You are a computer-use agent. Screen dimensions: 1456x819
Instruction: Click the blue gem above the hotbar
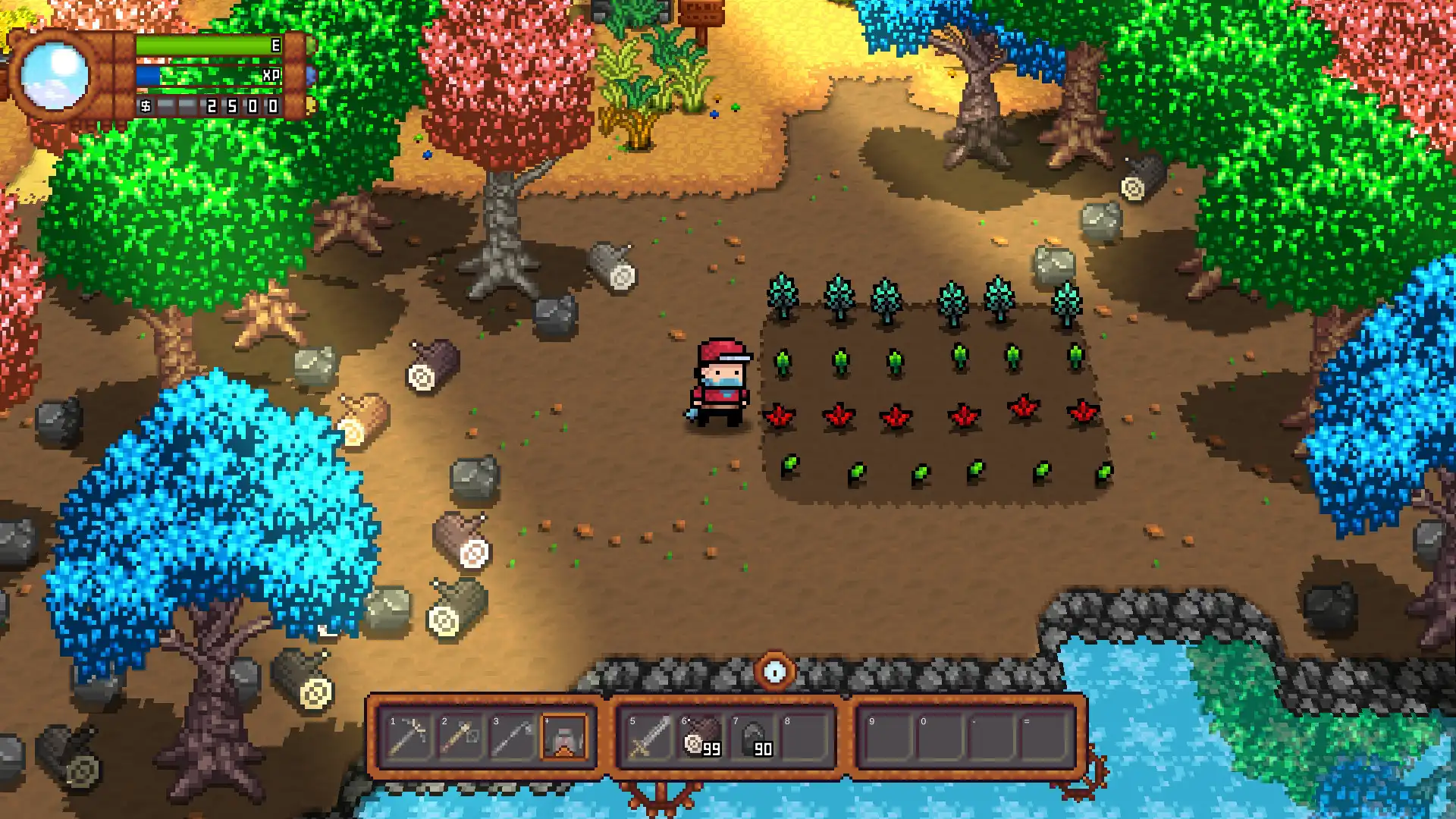tap(774, 670)
